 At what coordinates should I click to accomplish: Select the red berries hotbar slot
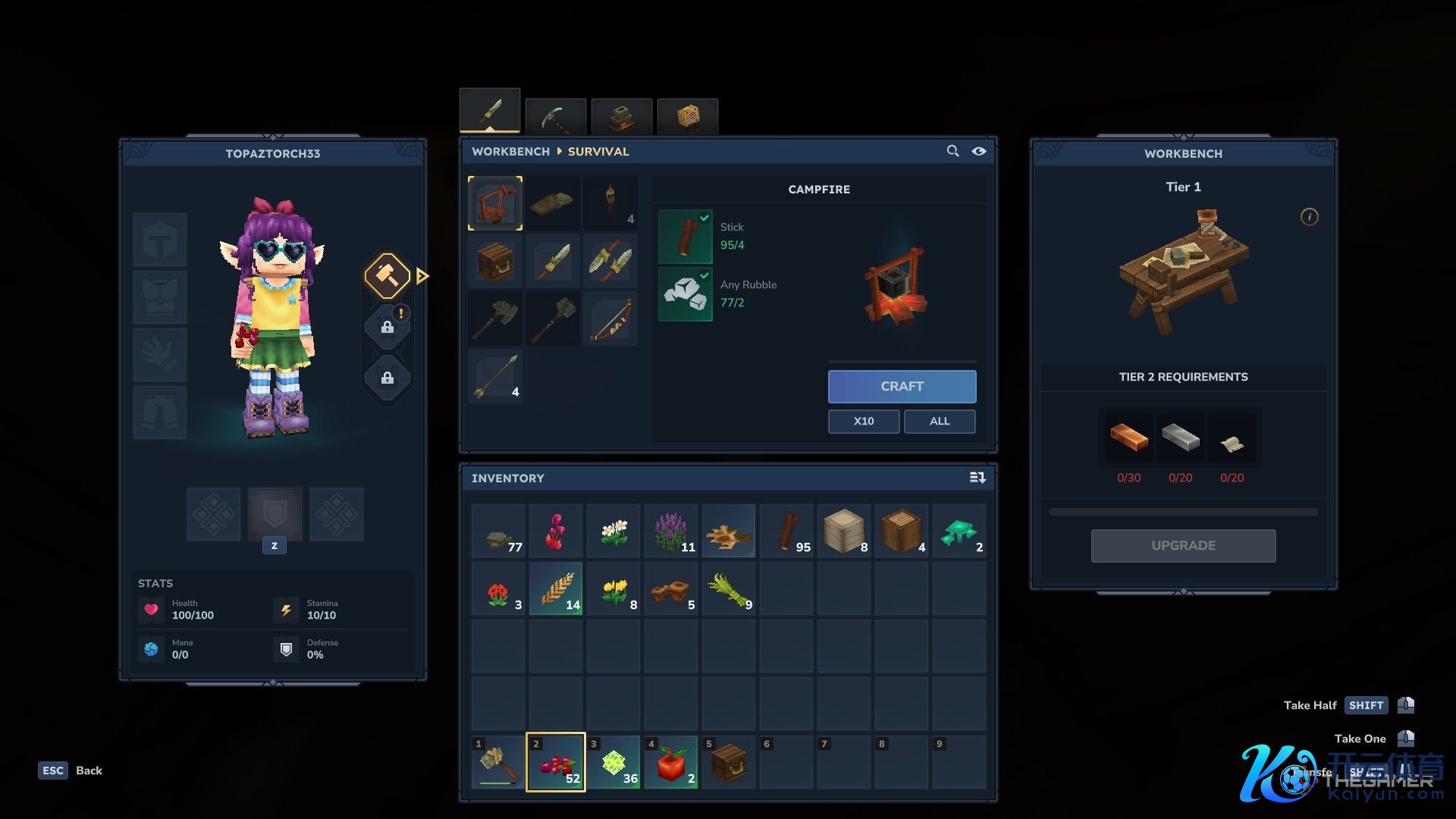click(556, 762)
